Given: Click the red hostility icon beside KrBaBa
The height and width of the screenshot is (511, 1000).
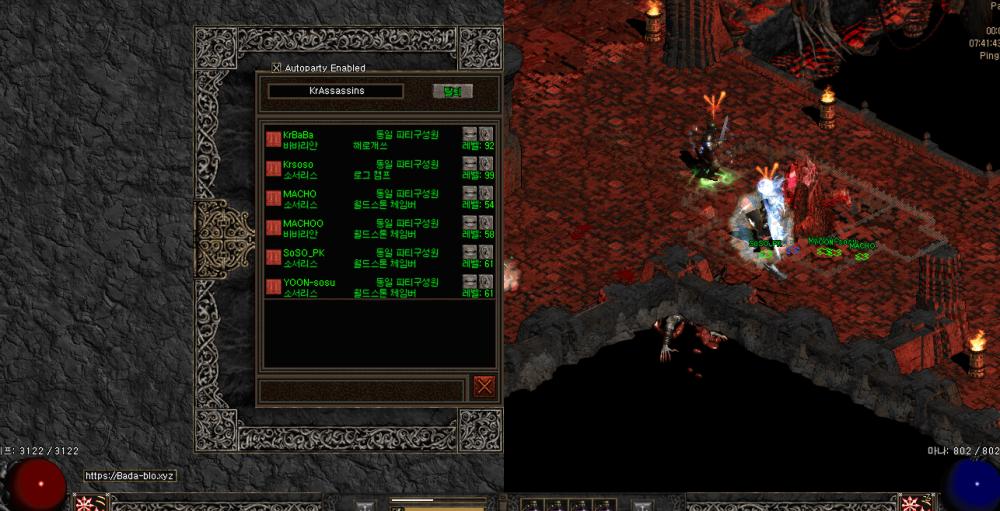Looking at the screenshot, I should tap(272, 139).
